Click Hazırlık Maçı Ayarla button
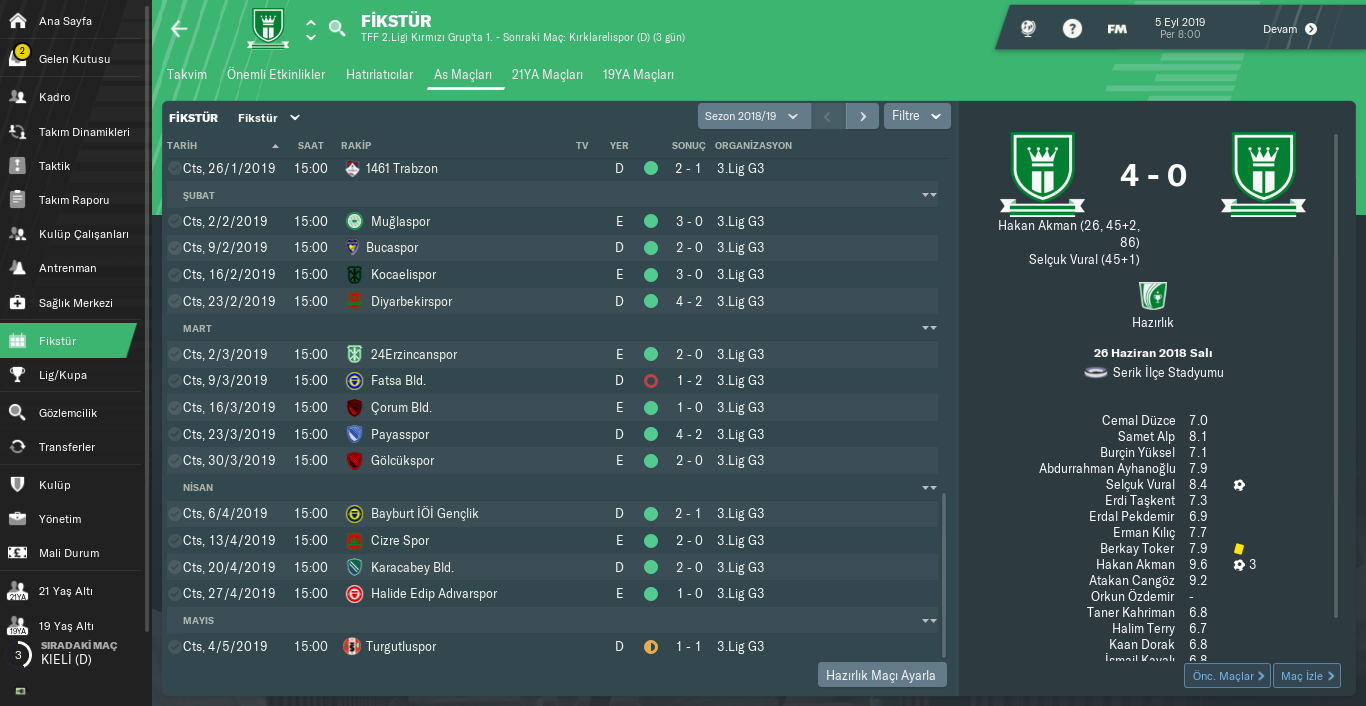Screen dimensions: 1366x706 point(881,675)
